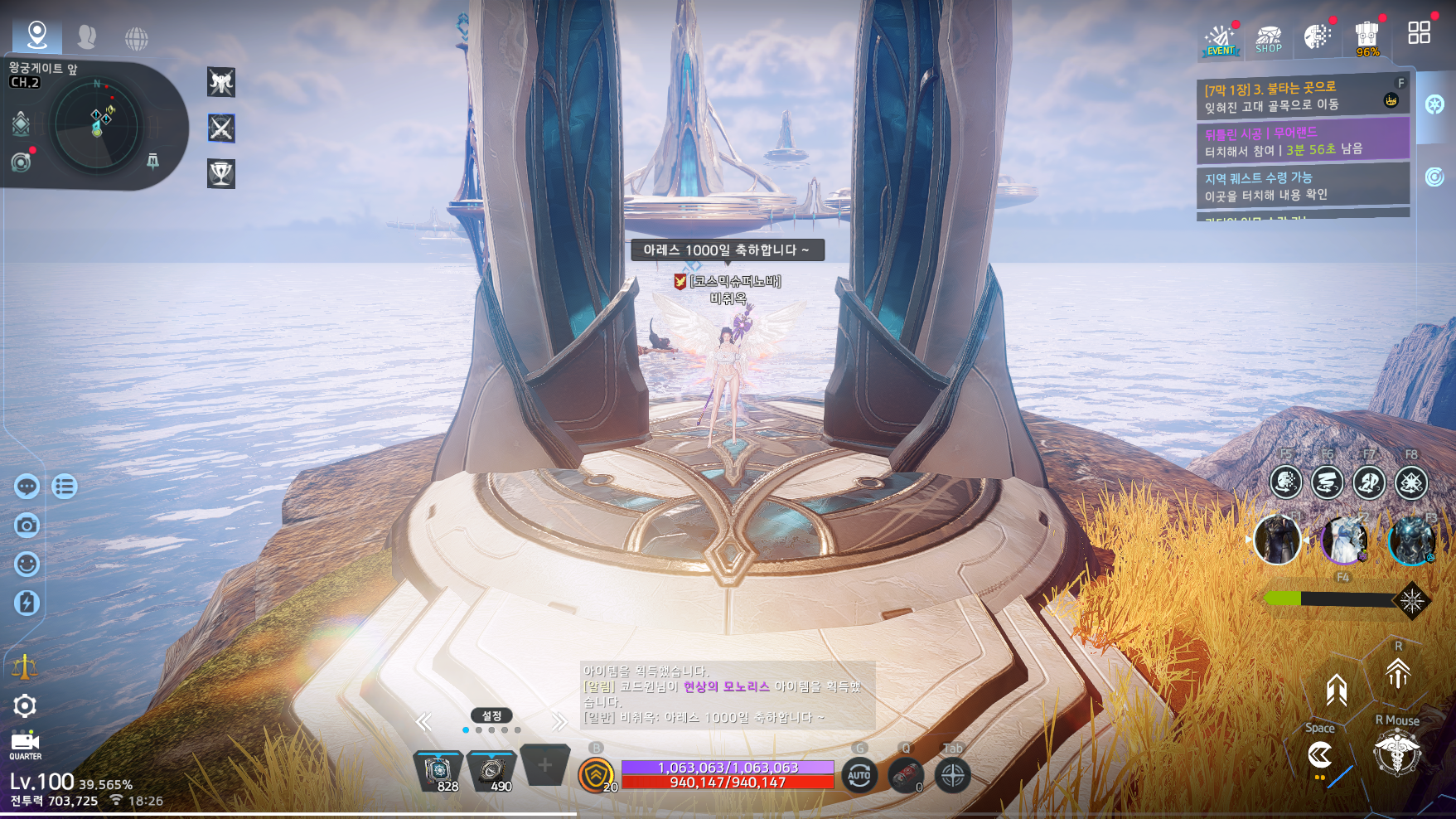Open the EVENT menu
1456x819 pixels.
[1220, 39]
